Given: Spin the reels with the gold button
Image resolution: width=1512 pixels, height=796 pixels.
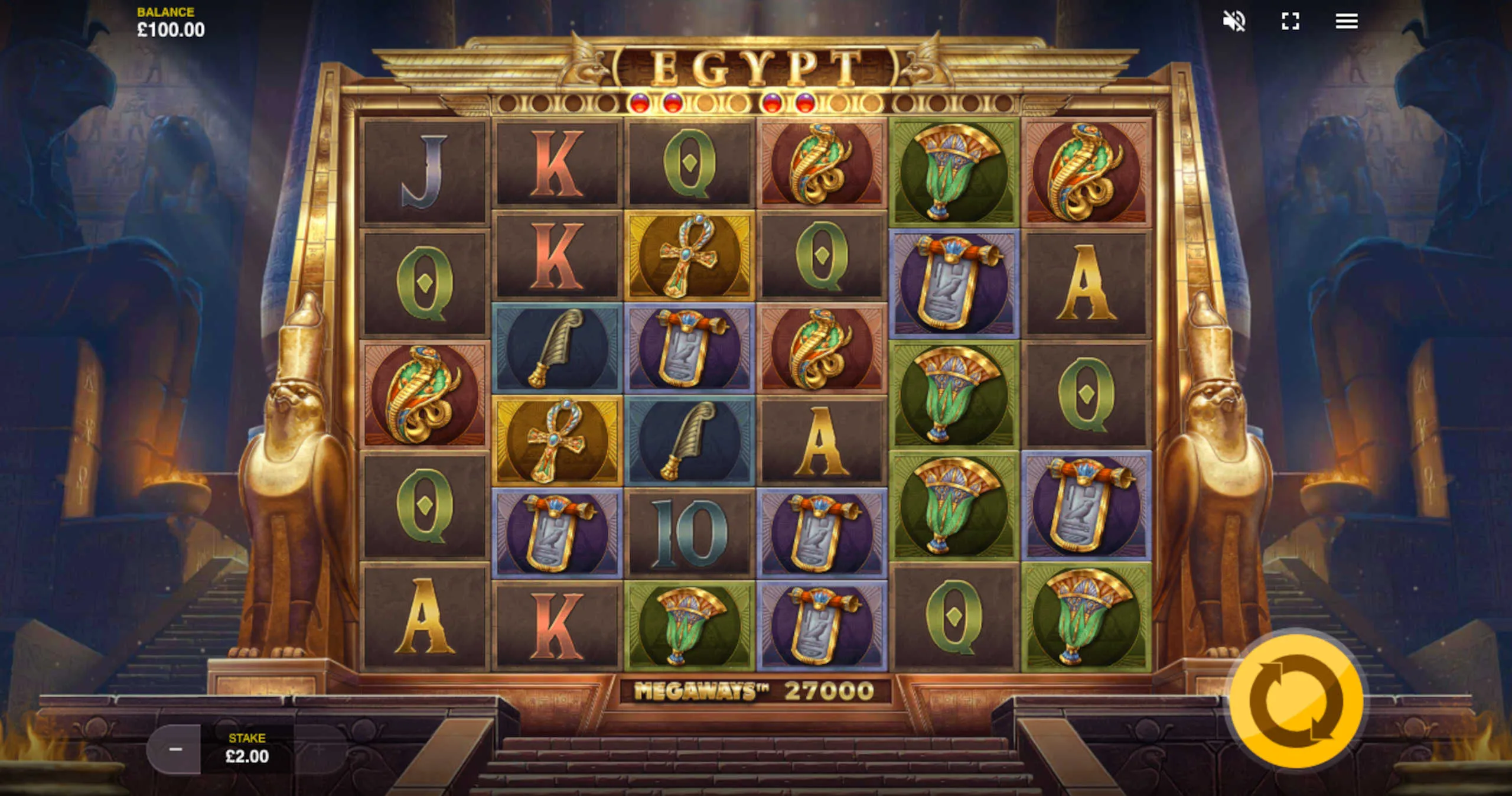Looking at the screenshot, I should [1296, 701].
